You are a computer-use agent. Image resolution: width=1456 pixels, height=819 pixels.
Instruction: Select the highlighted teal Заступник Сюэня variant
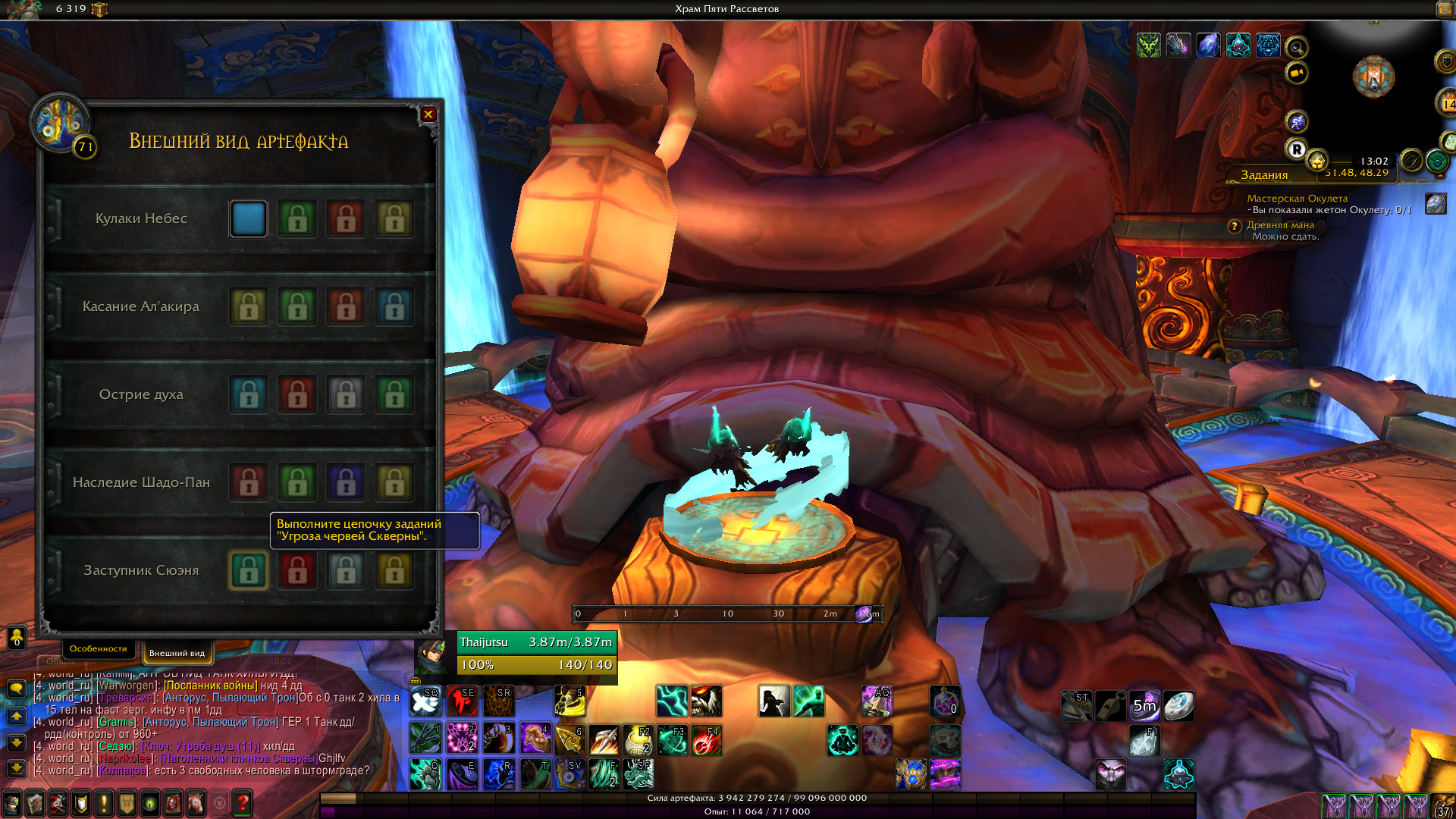pyautogui.click(x=249, y=570)
